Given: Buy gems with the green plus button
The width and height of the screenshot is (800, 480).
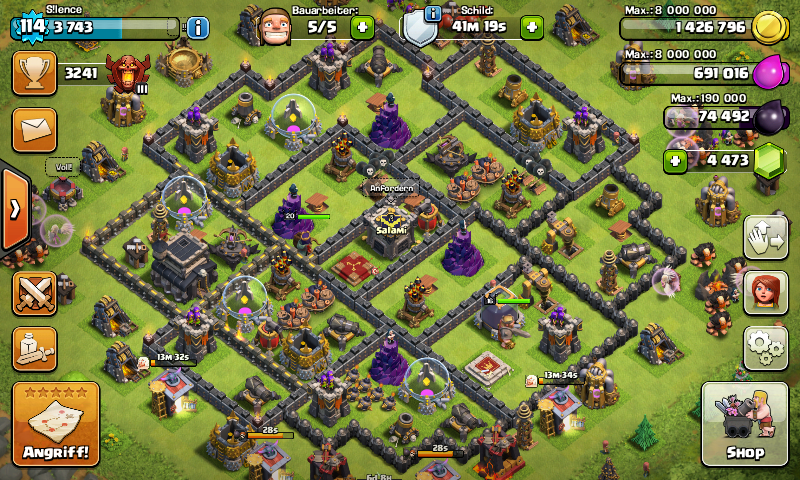Looking at the screenshot, I should (677, 160).
